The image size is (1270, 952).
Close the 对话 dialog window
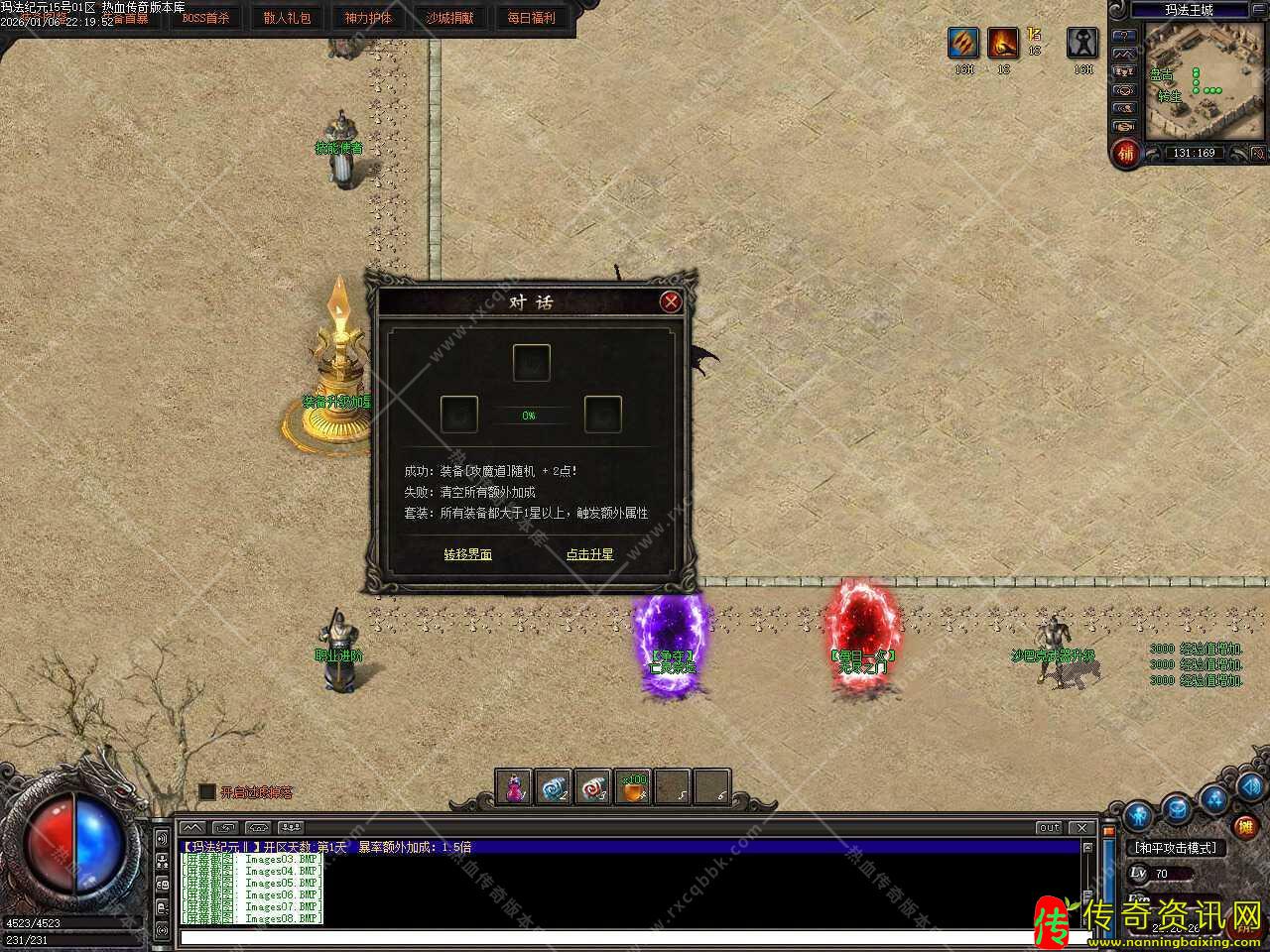tap(671, 301)
